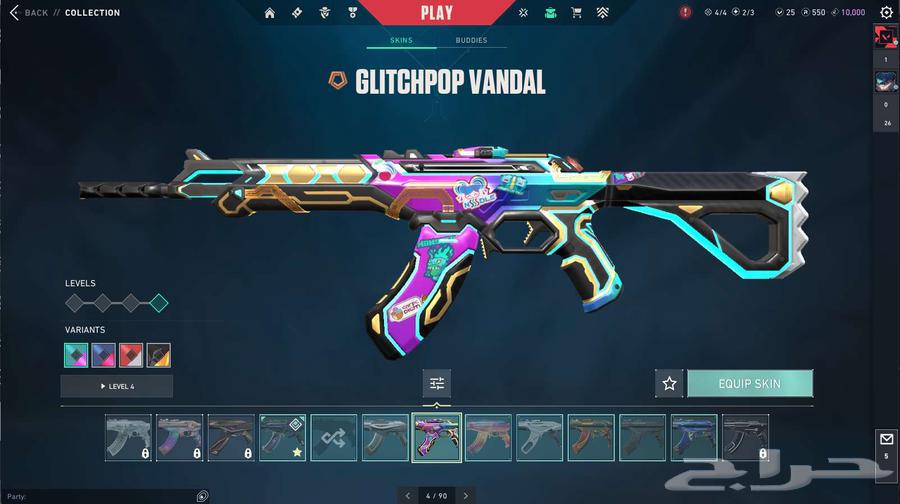The height and width of the screenshot is (504, 900).
Task: Select the blue color variant
Action: [x=104, y=355]
